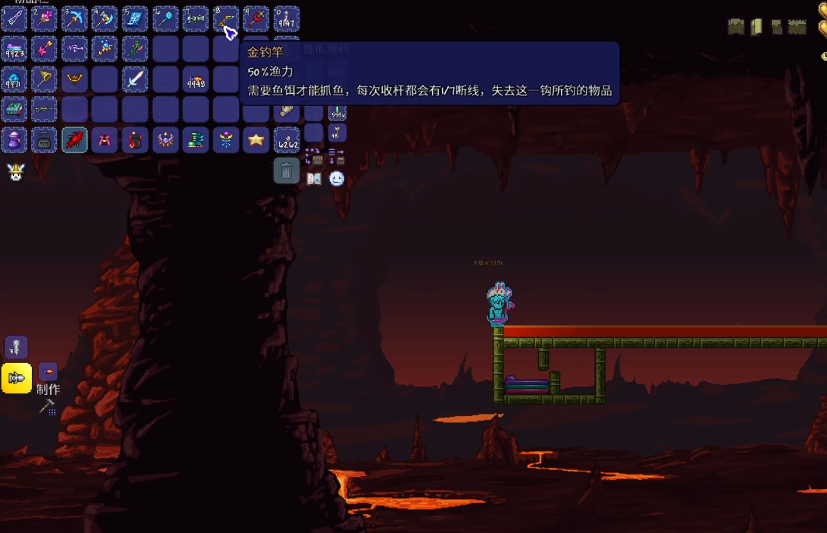Select the red feather item slot

[x=74, y=140]
